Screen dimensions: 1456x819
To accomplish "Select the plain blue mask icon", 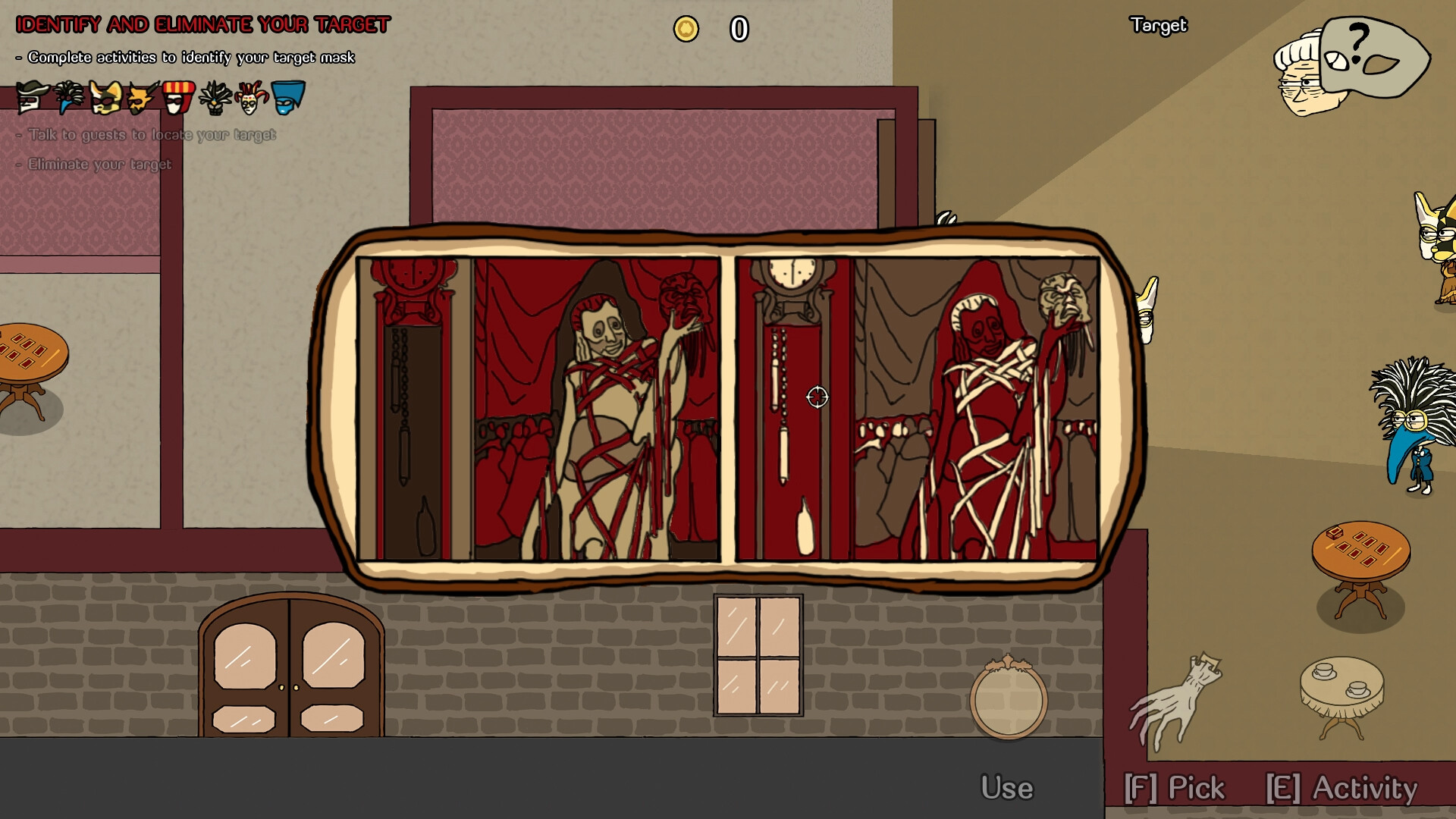I will coord(289,96).
